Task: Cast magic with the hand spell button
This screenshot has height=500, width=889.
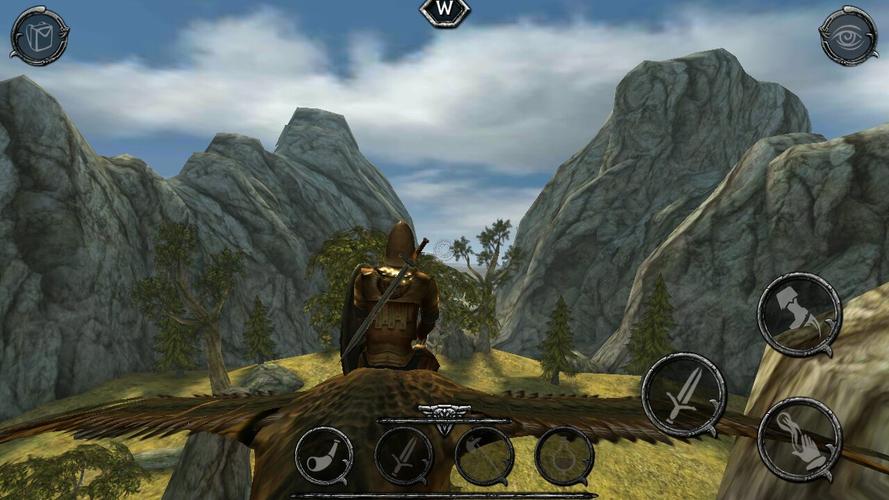Action: click(798, 438)
